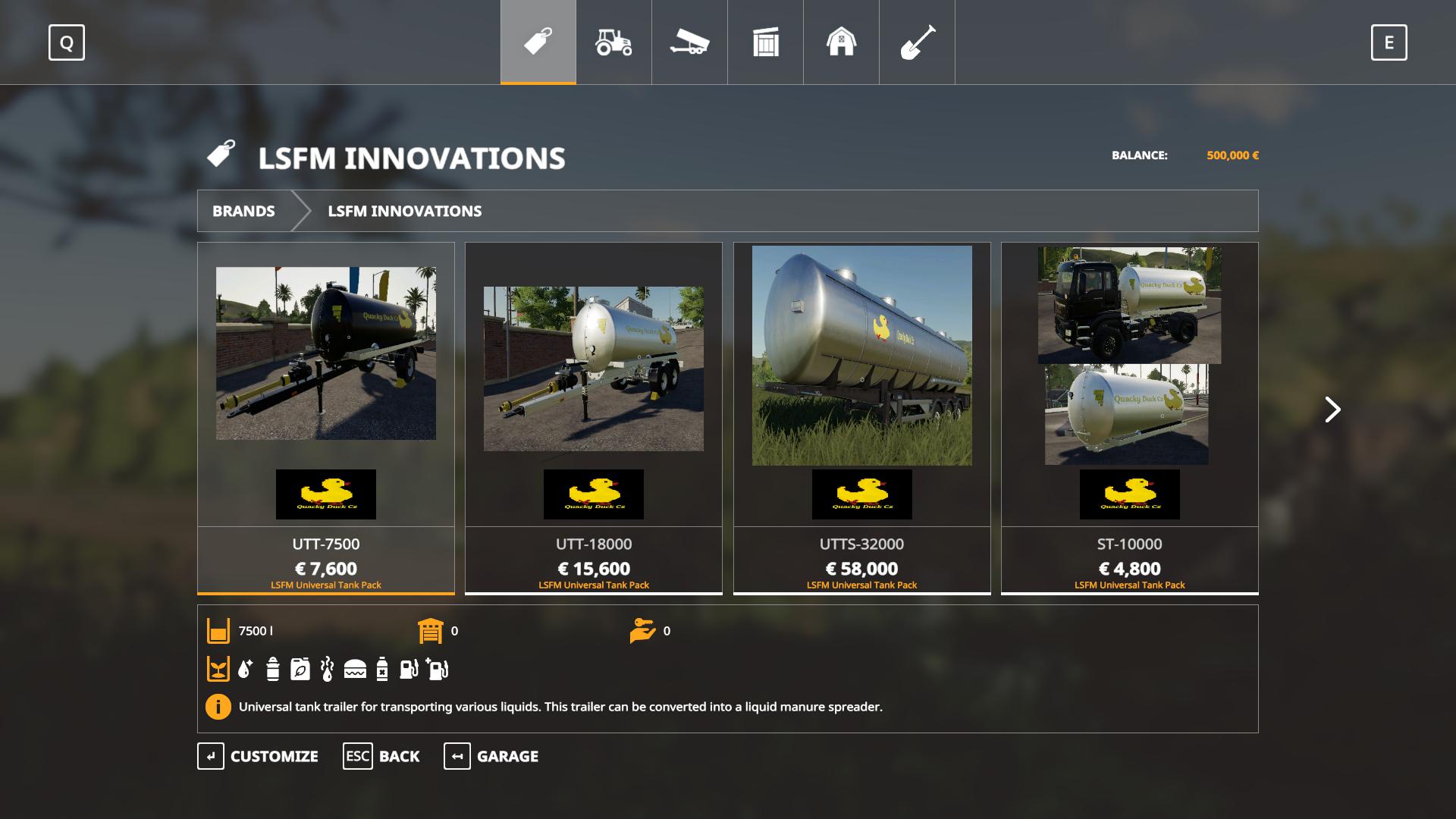Choose the UTT-18000 tank trailer

(594, 417)
